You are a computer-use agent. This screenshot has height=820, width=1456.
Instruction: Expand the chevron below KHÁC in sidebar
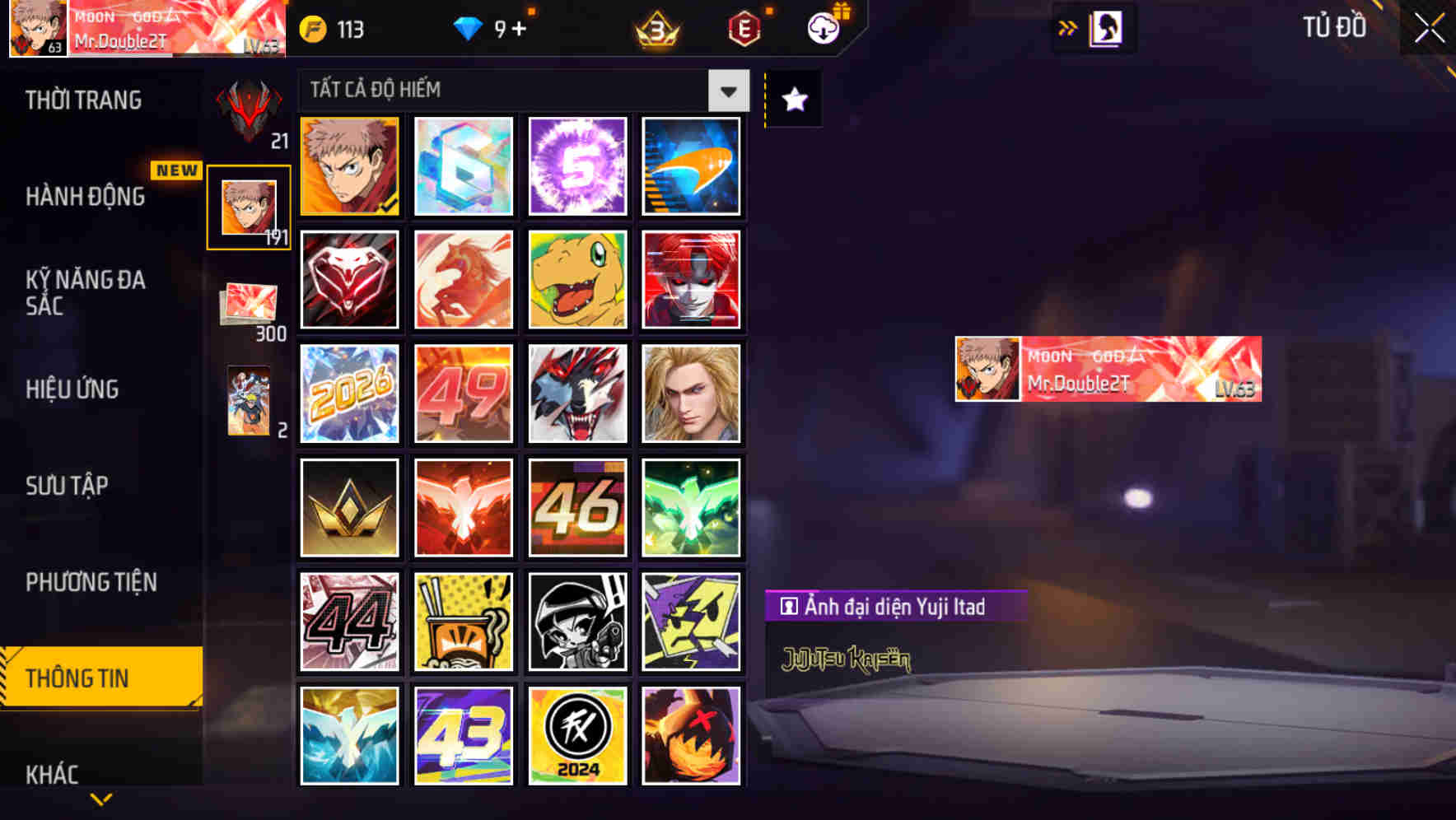[100, 799]
